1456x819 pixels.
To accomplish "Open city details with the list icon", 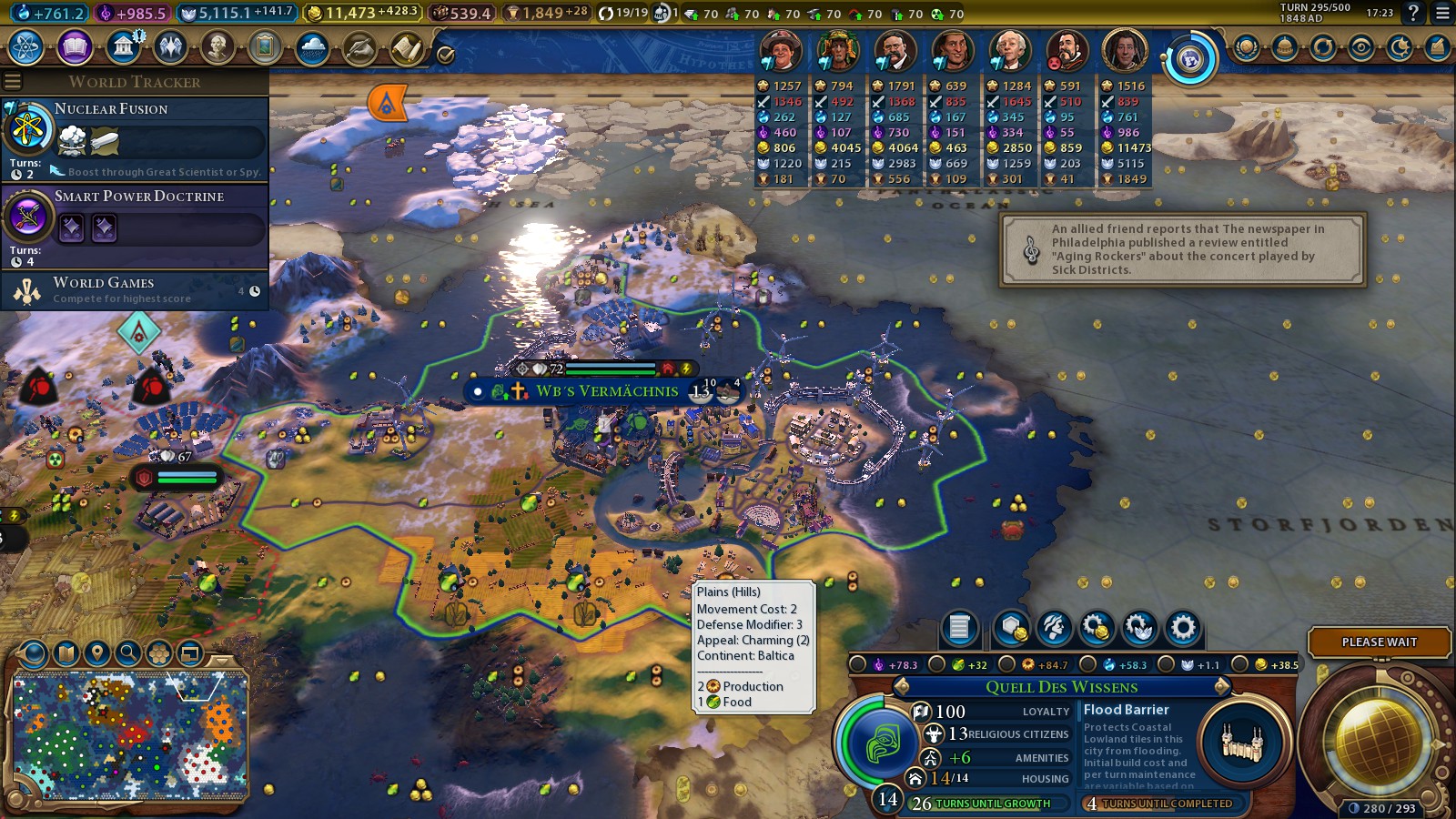I will coord(959,627).
